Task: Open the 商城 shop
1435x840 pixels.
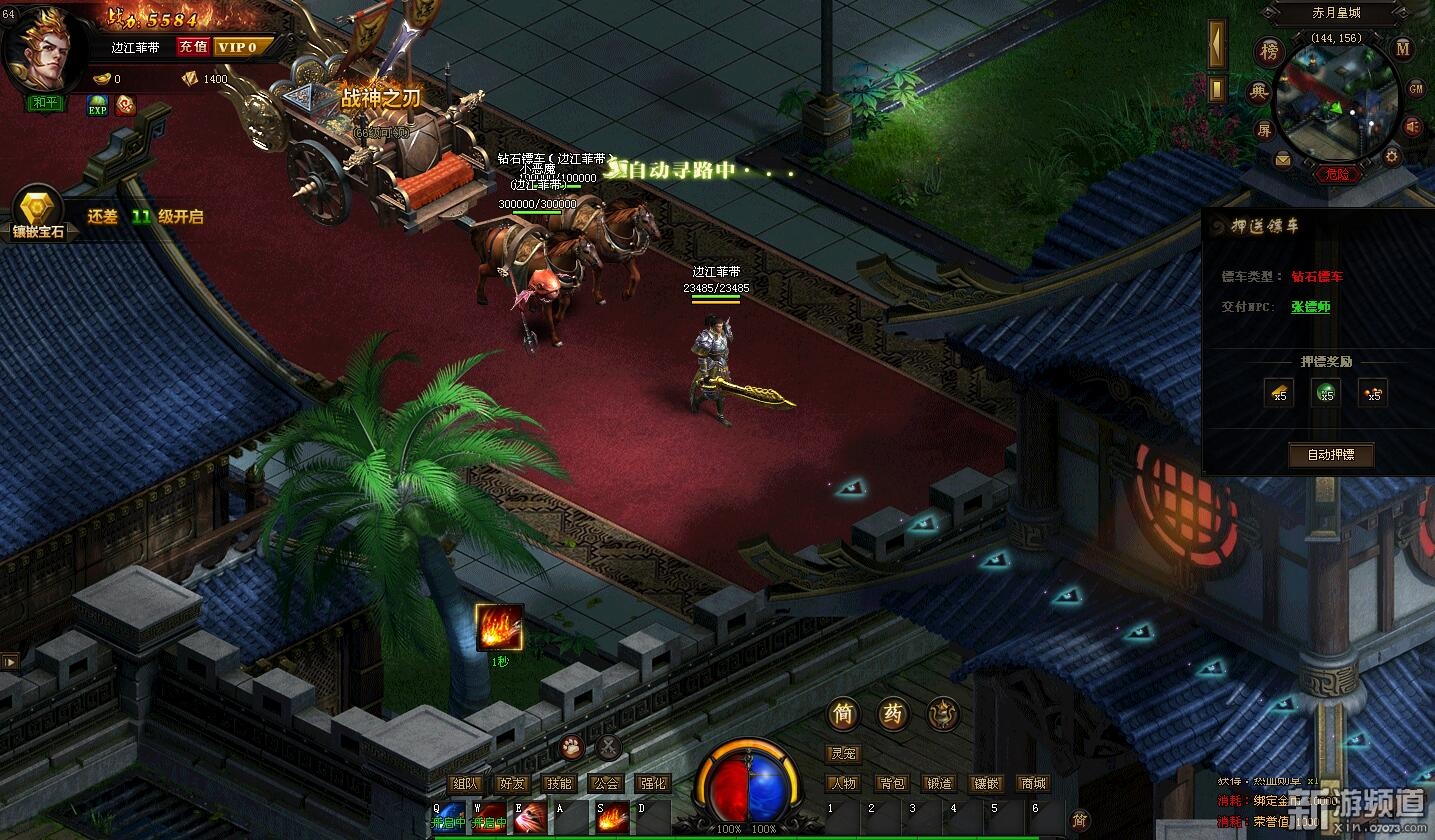Action: pos(1032,784)
